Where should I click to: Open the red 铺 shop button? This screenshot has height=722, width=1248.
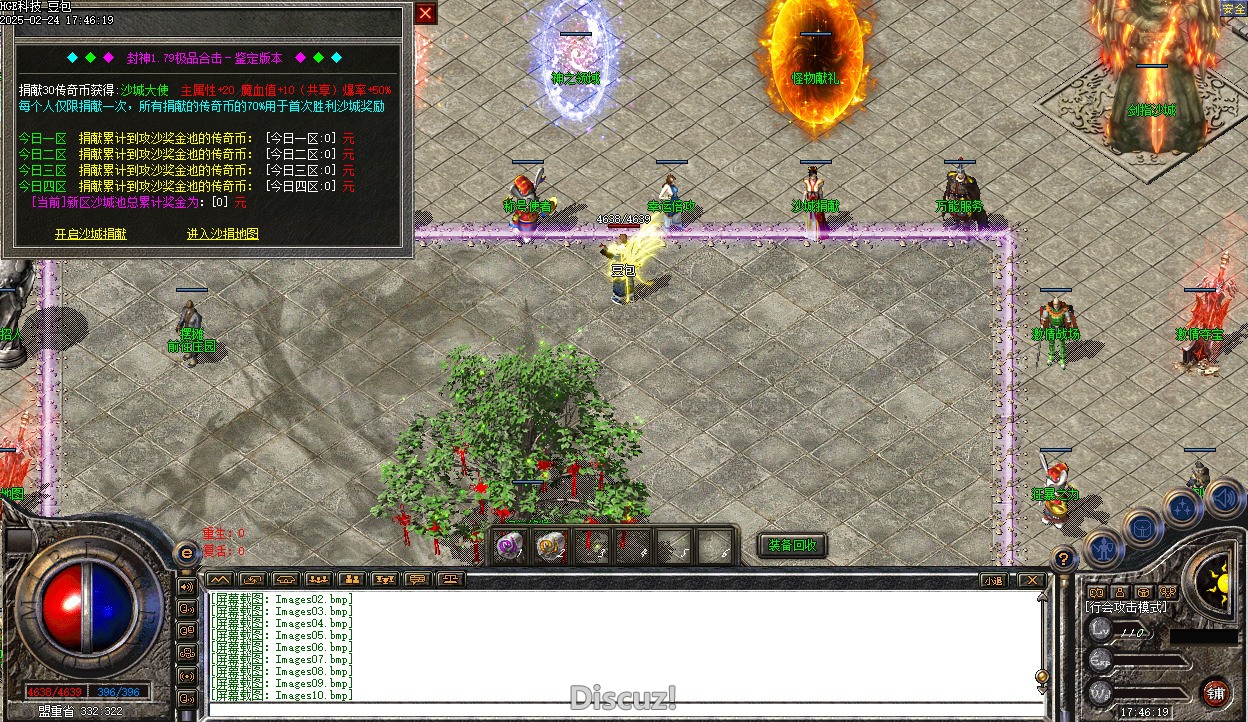[x=1216, y=692]
